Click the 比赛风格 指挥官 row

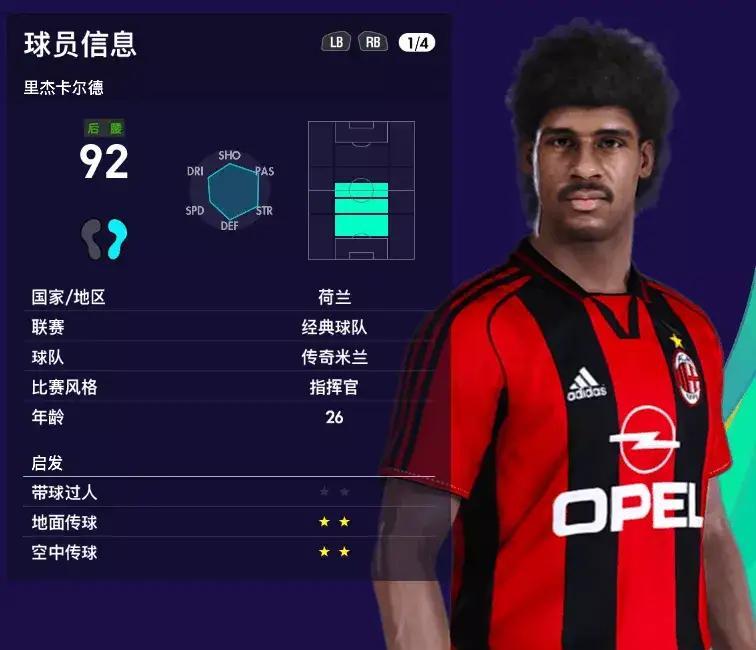232,387
